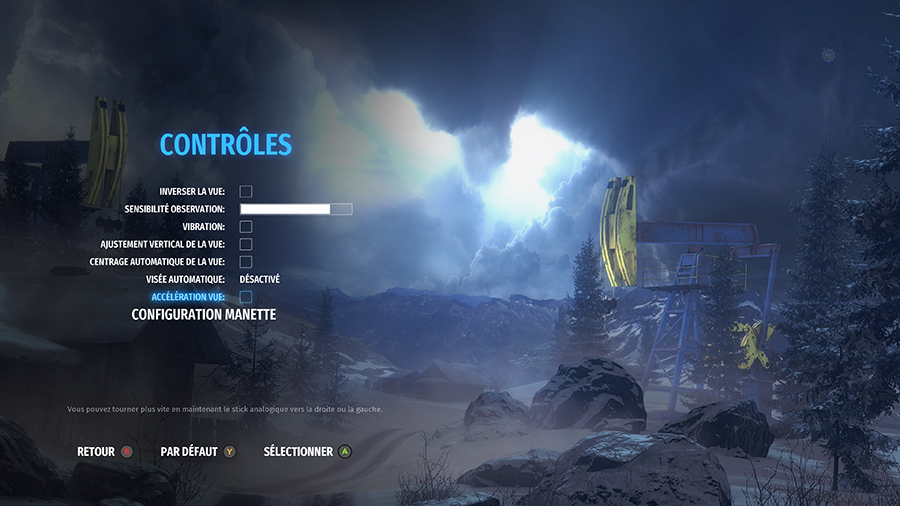The image size is (900, 506).
Task: Tick Ajustement vertical de la vue
Action: 246,244
